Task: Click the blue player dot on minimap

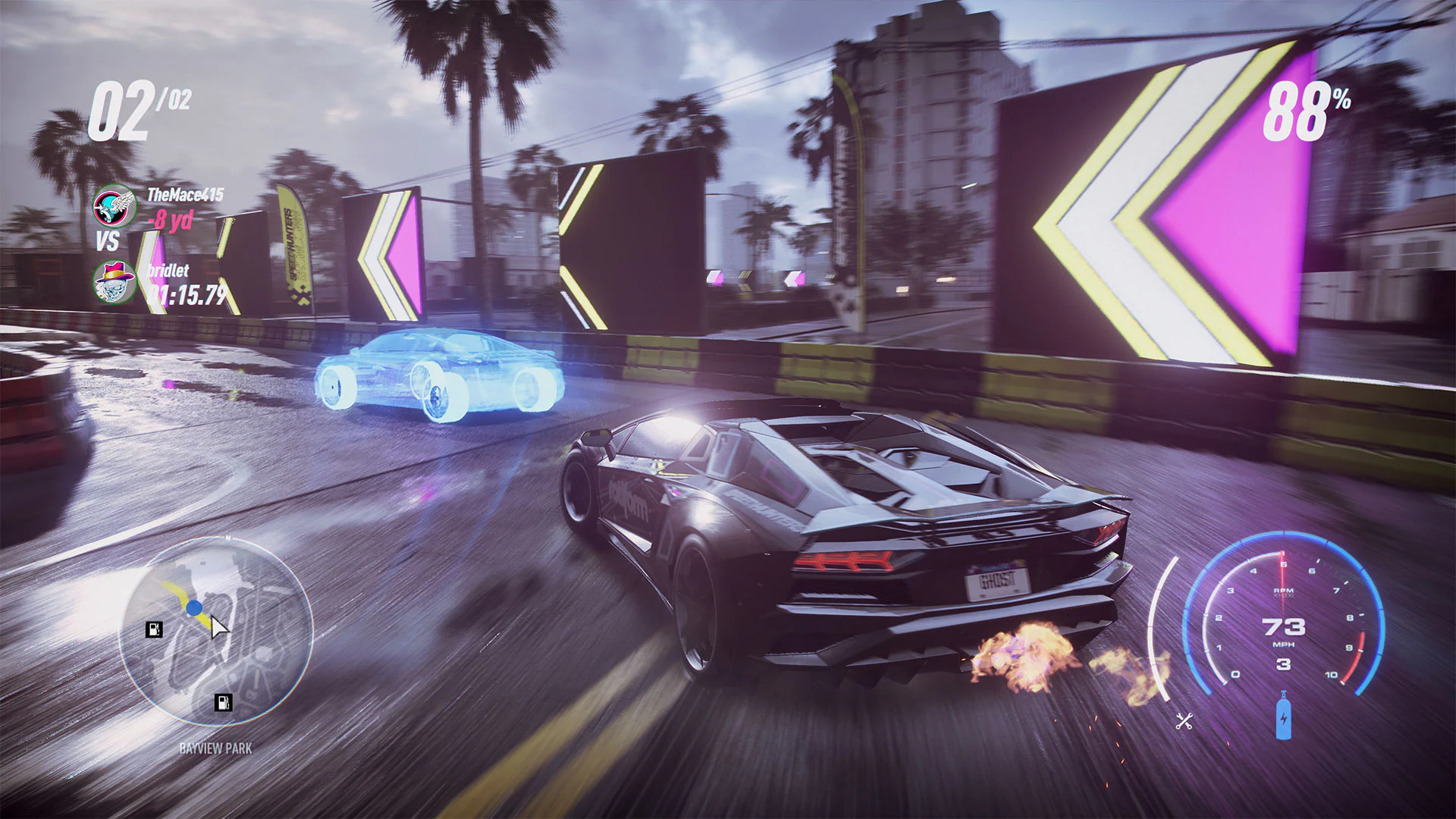Action: 194,607
